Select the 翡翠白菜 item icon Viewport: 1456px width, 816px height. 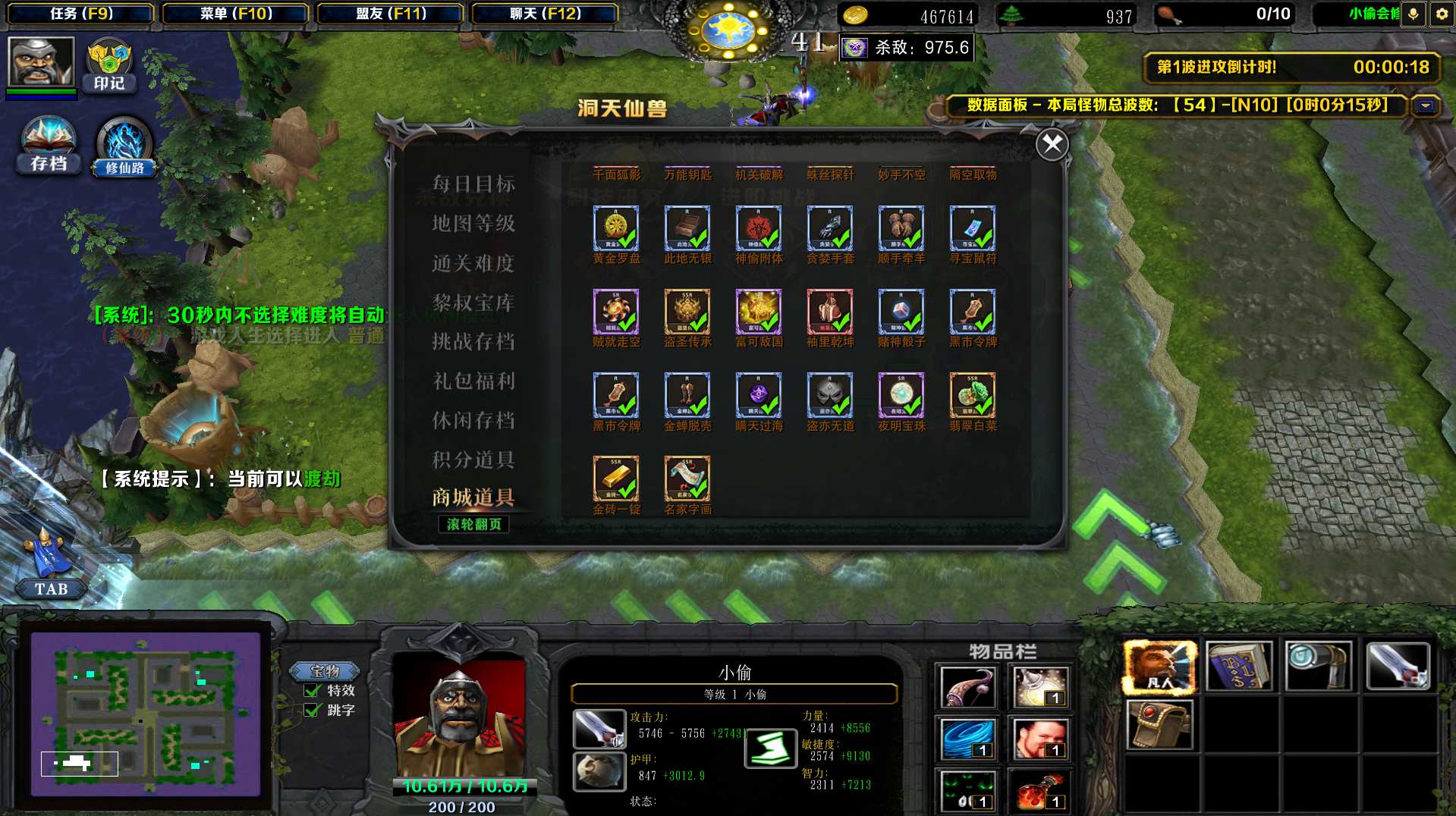[972, 395]
